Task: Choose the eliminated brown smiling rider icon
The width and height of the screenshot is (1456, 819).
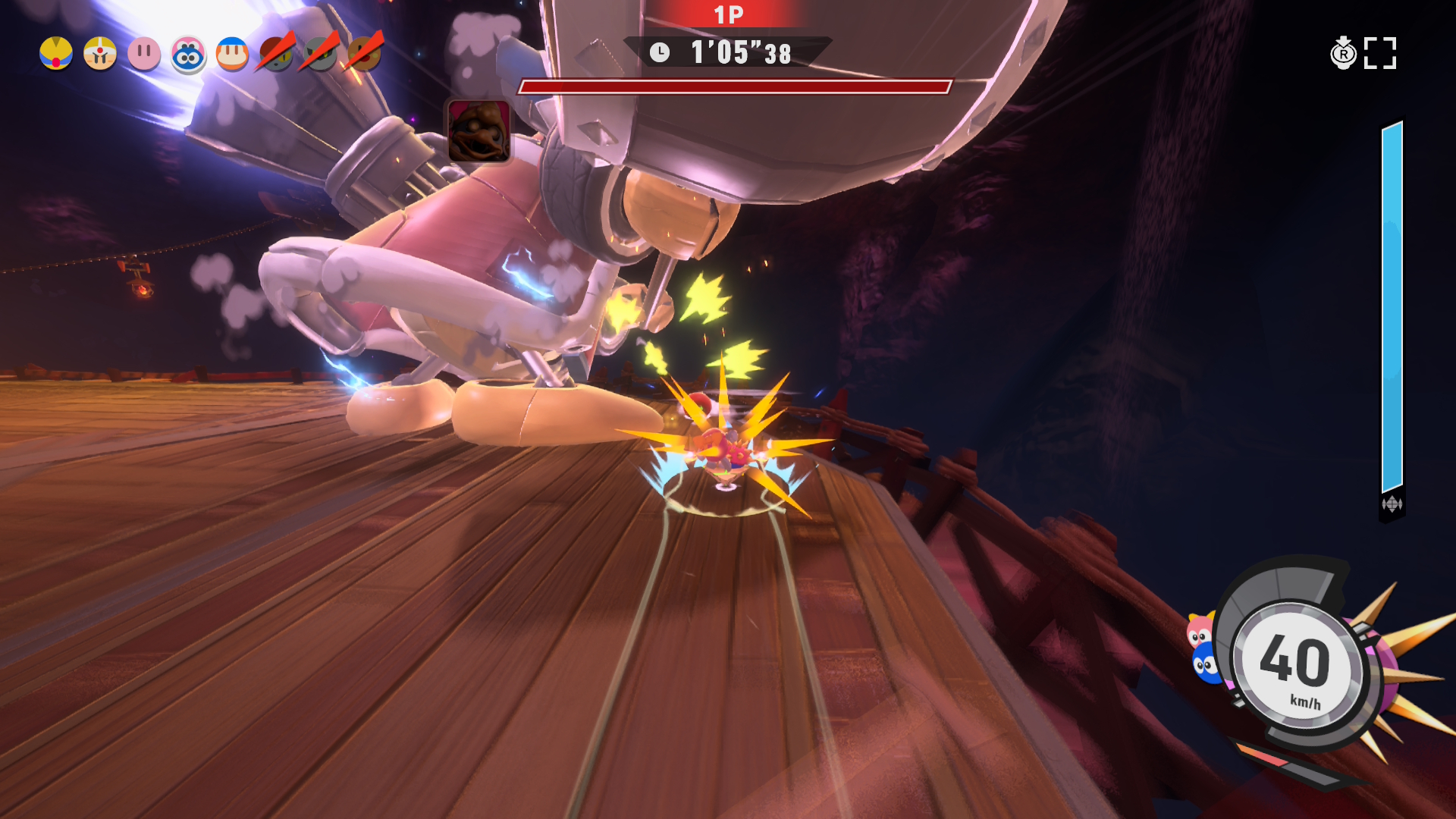Action: [365, 54]
